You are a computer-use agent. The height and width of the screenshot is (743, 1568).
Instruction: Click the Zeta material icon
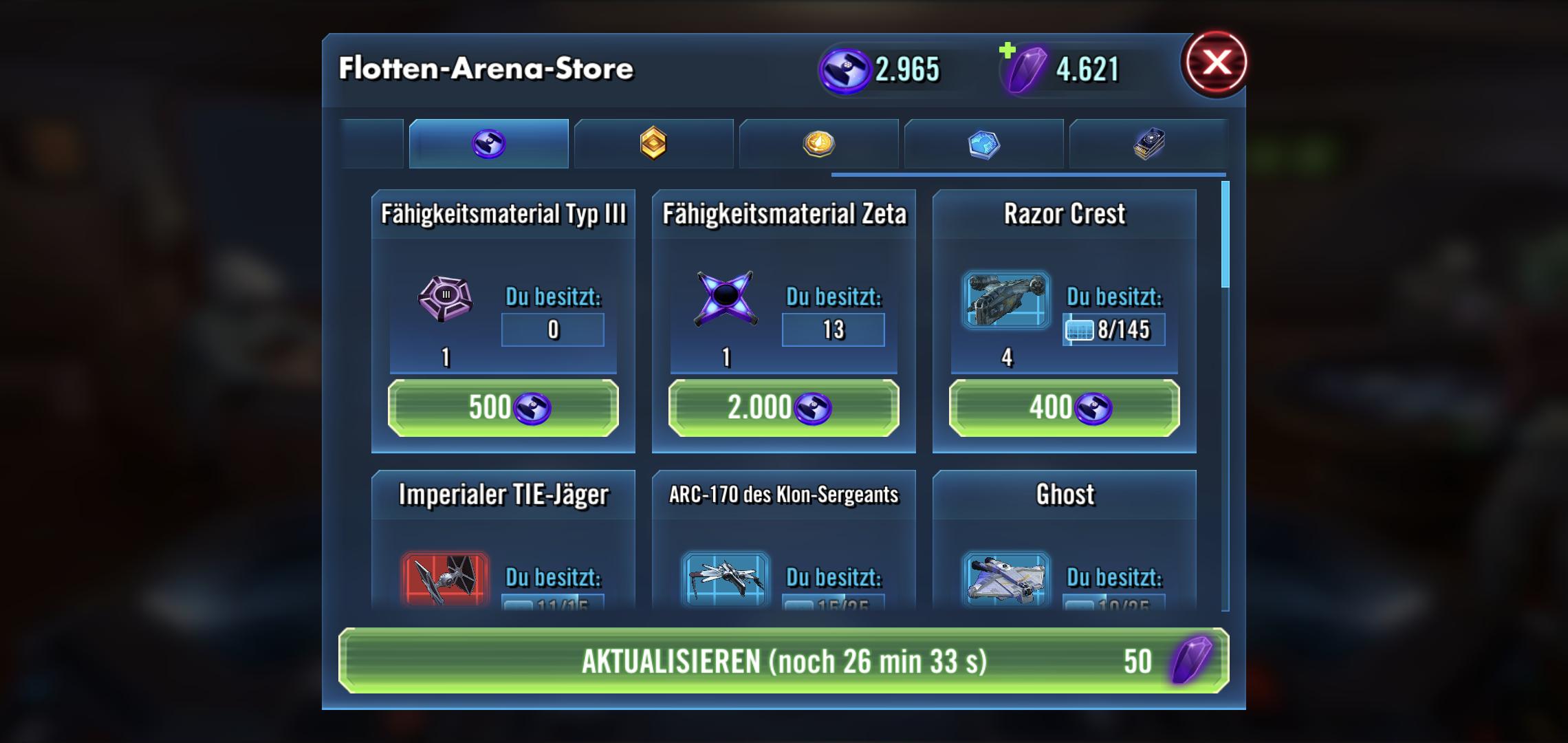726,299
